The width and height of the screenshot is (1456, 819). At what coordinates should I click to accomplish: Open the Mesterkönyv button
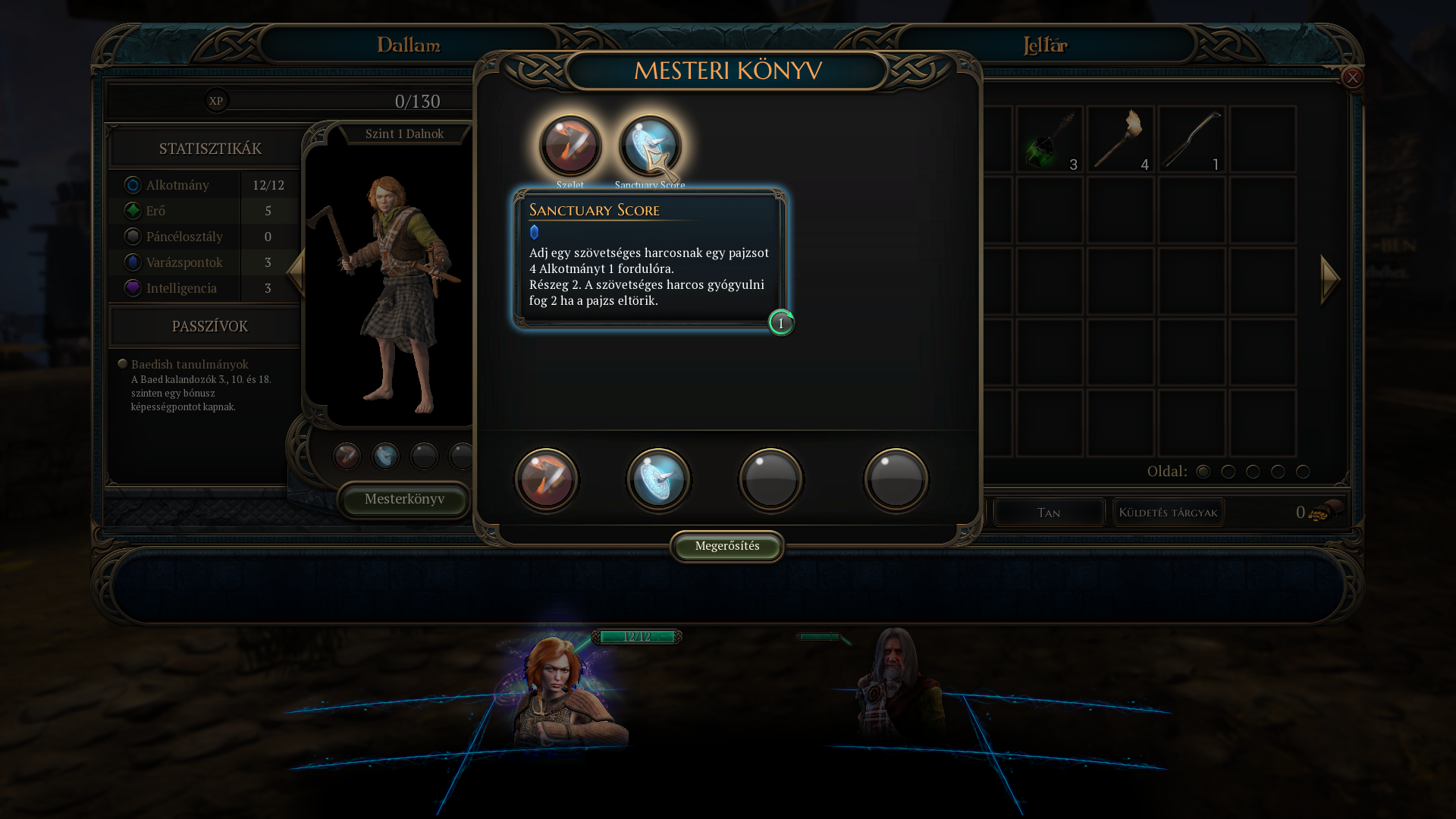pos(404,499)
